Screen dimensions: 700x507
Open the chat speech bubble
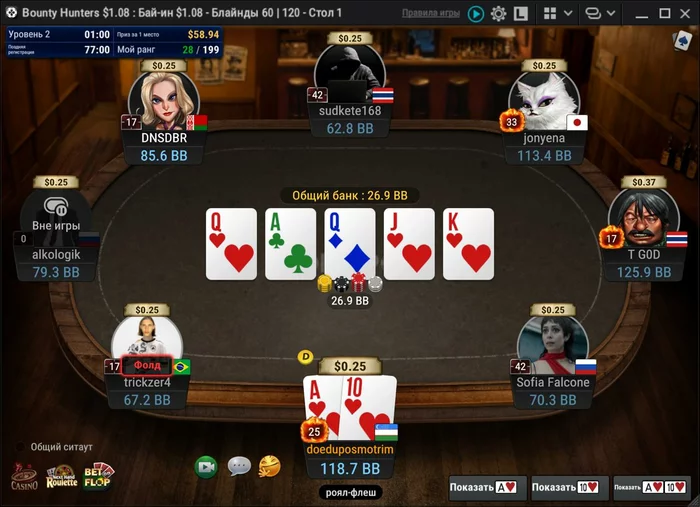pyautogui.click(x=239, y=466)
